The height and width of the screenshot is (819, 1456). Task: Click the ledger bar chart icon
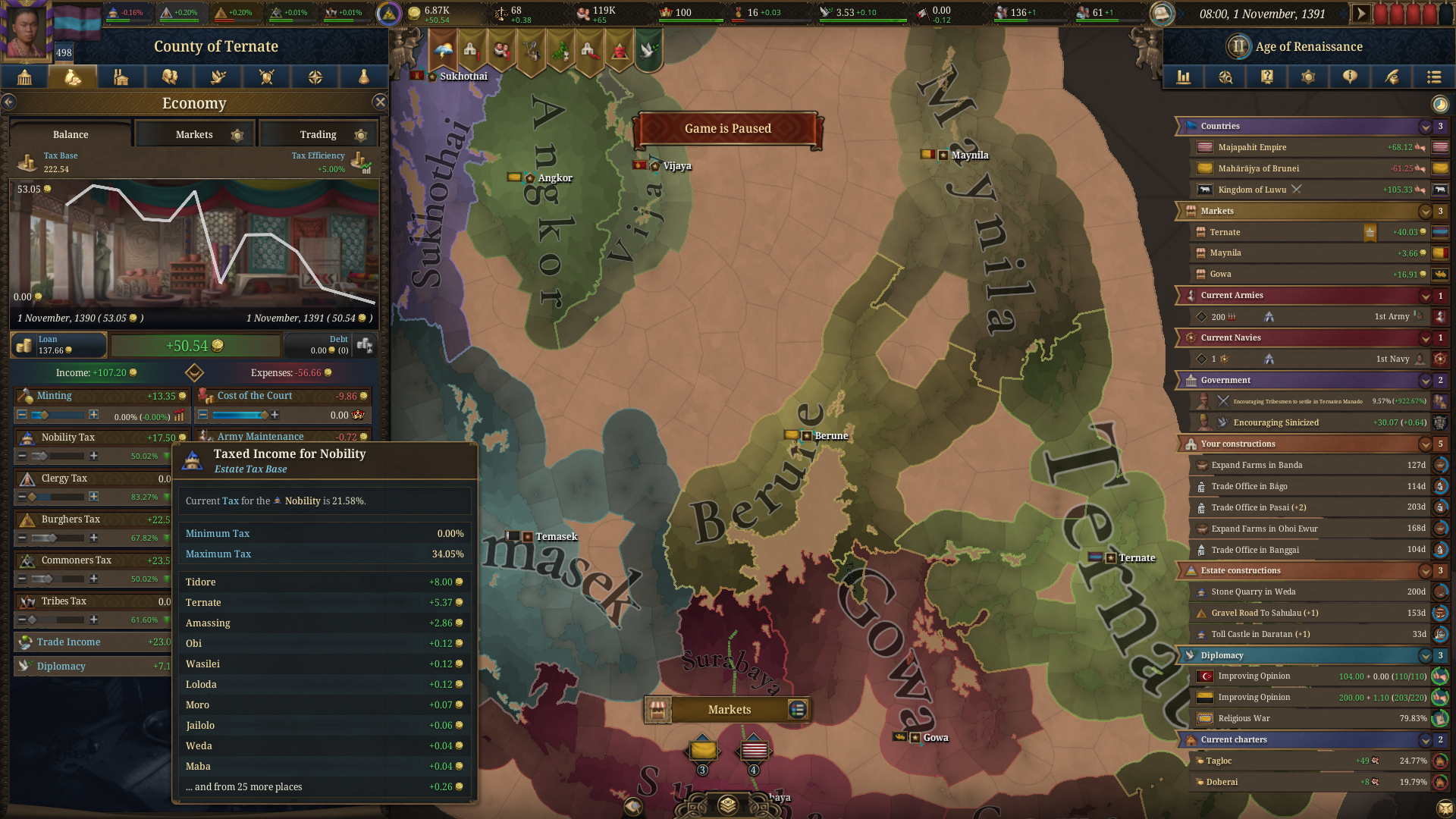1184,77
